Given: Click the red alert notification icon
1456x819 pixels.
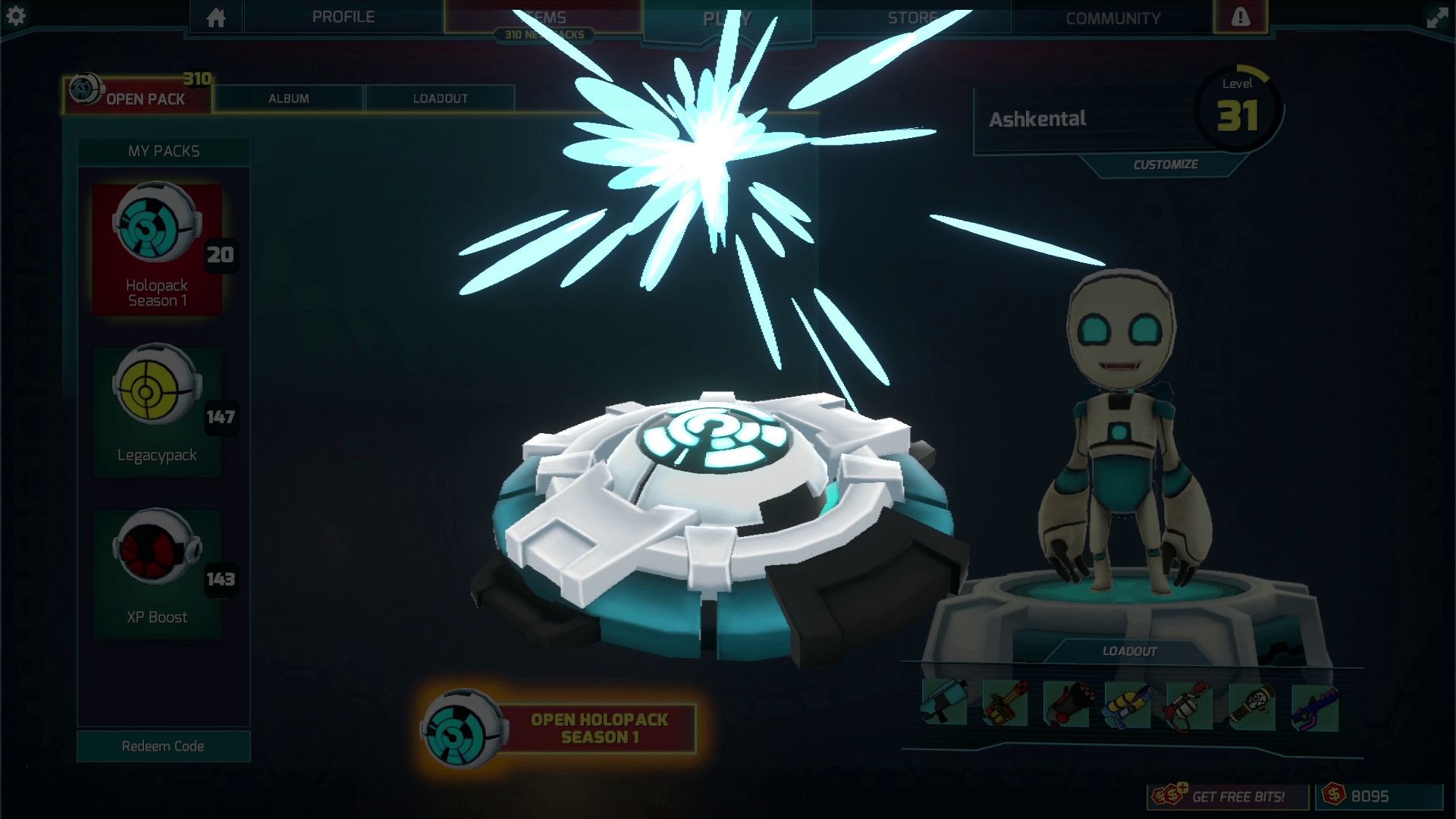Looking at the screenshot, I should tap(1239, 17).
